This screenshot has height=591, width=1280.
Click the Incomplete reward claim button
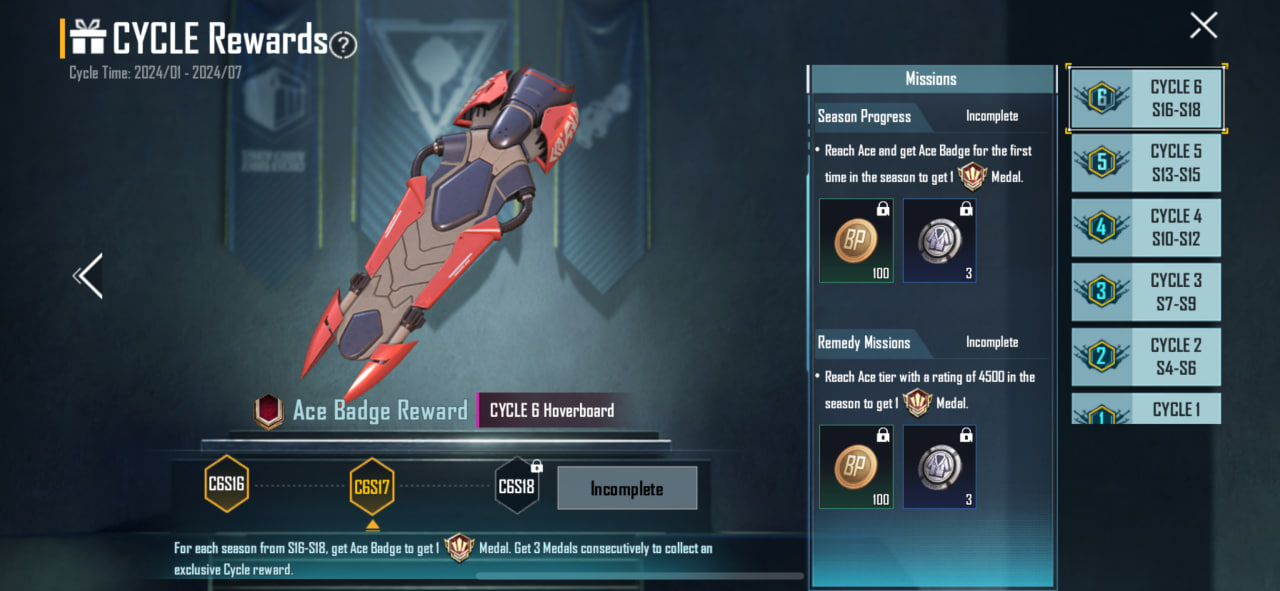[x=627, y=489]
